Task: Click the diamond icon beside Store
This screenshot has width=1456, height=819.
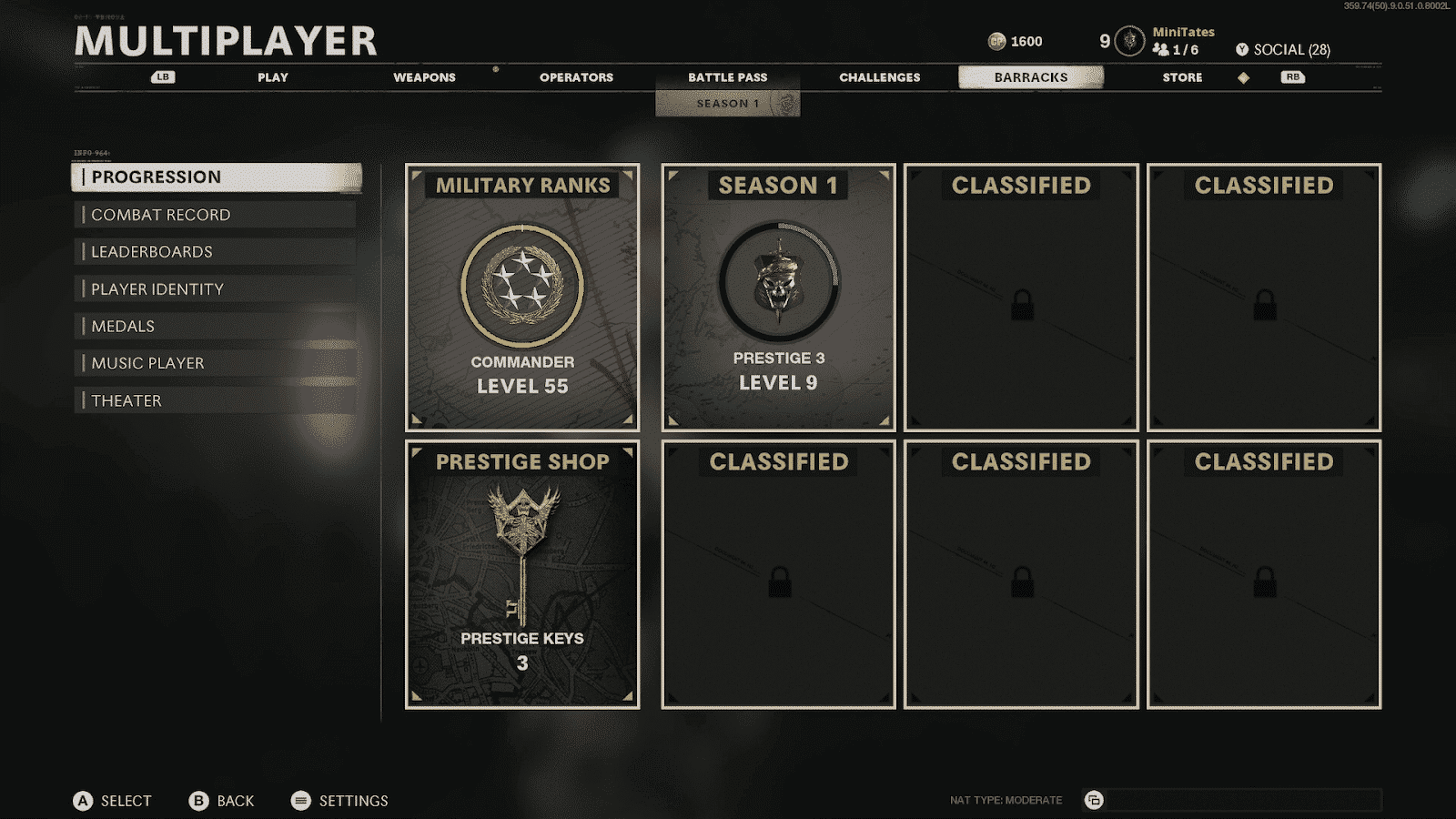Action: [x=1243, y=77]
